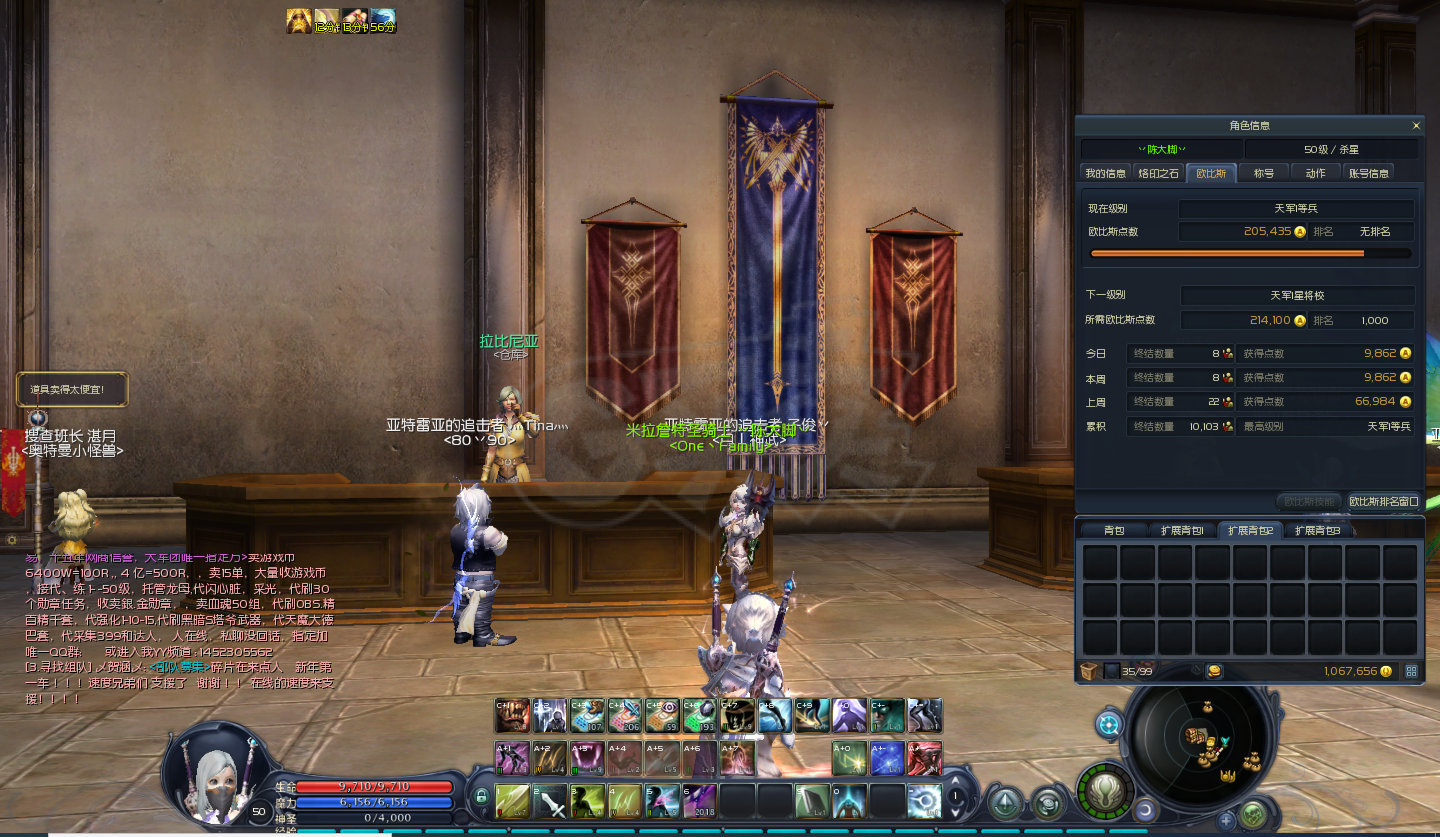The width and height of the screenshot is (1440, 837).
Task: Open the 扩展背包1 bag tab
Action: pos(1182,530)
